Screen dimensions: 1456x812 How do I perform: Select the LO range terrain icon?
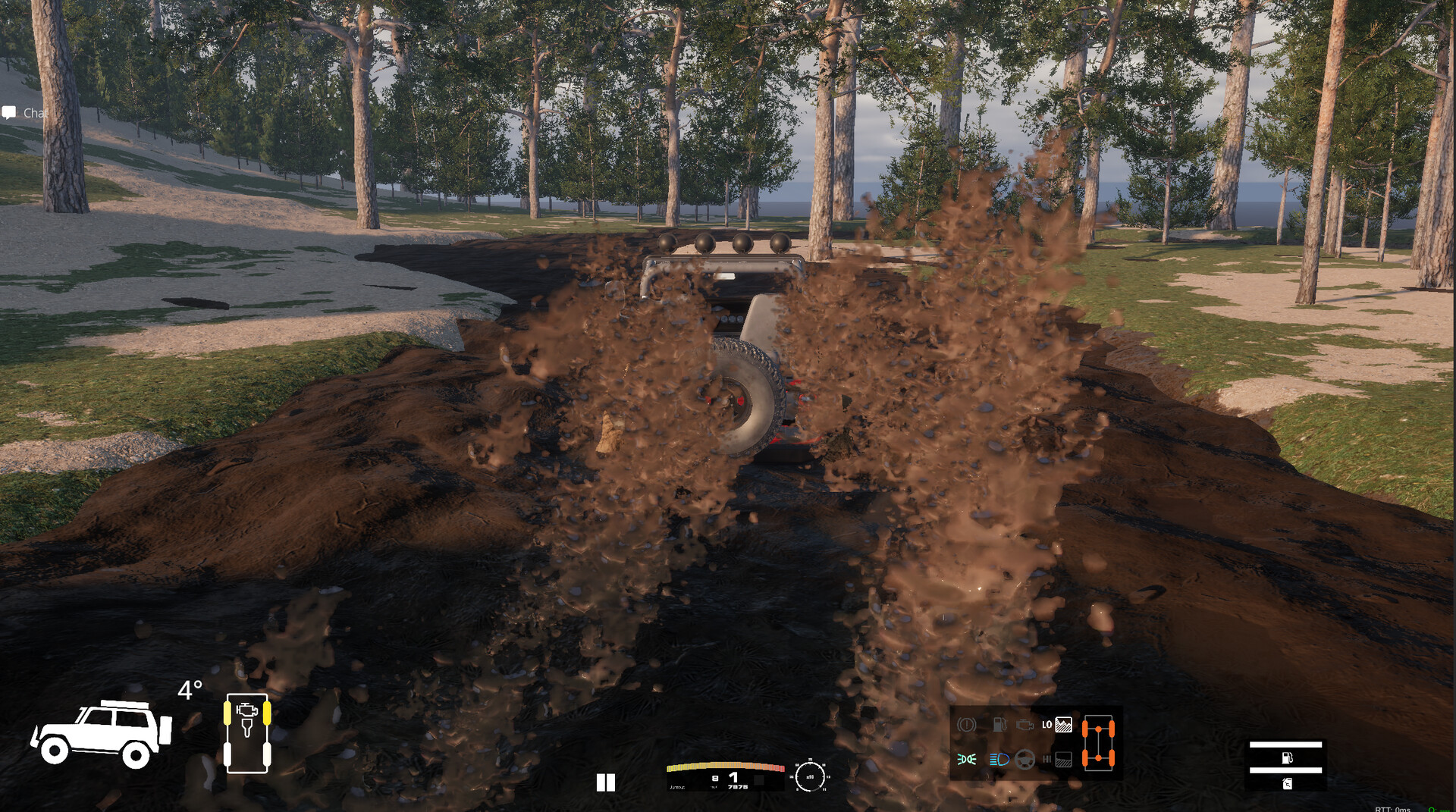1063,725
